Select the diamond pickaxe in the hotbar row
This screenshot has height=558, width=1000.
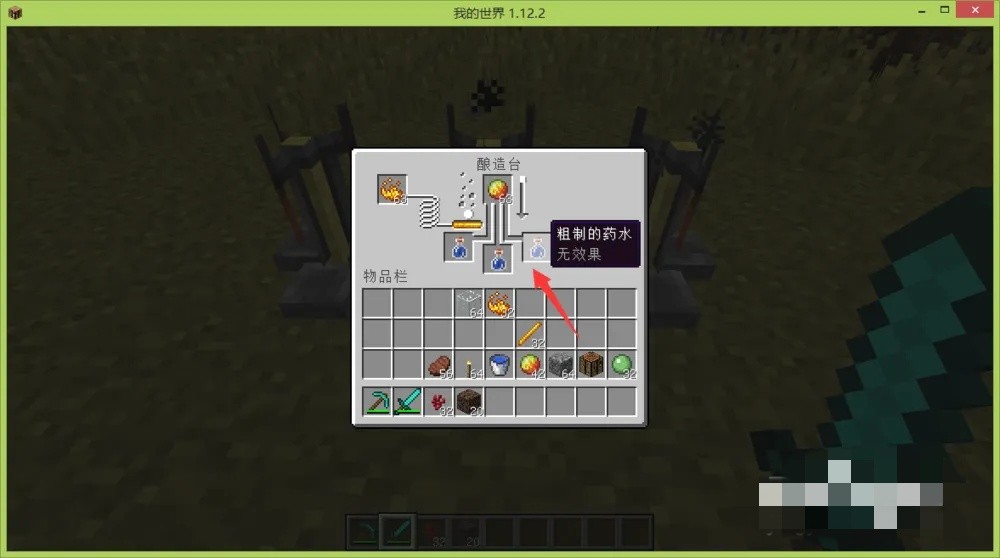pyautogui.click(x=377, y=402)
